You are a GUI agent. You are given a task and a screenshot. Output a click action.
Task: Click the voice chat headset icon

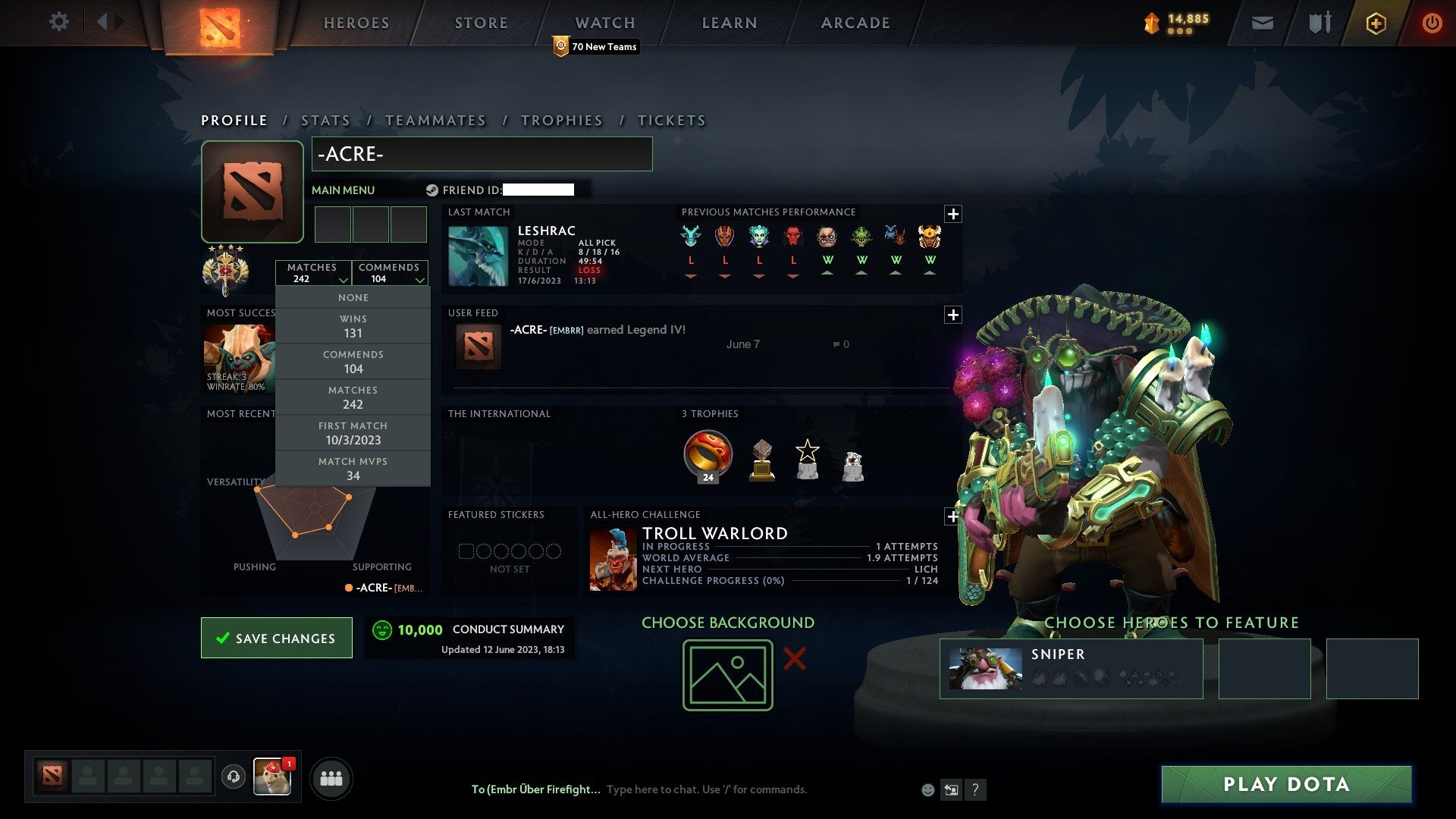tap(233, 777)
